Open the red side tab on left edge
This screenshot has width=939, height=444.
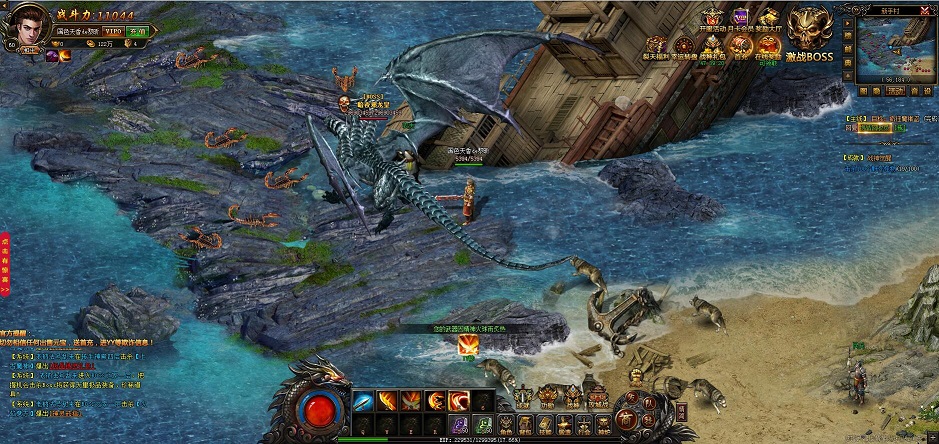pos(5,267)
